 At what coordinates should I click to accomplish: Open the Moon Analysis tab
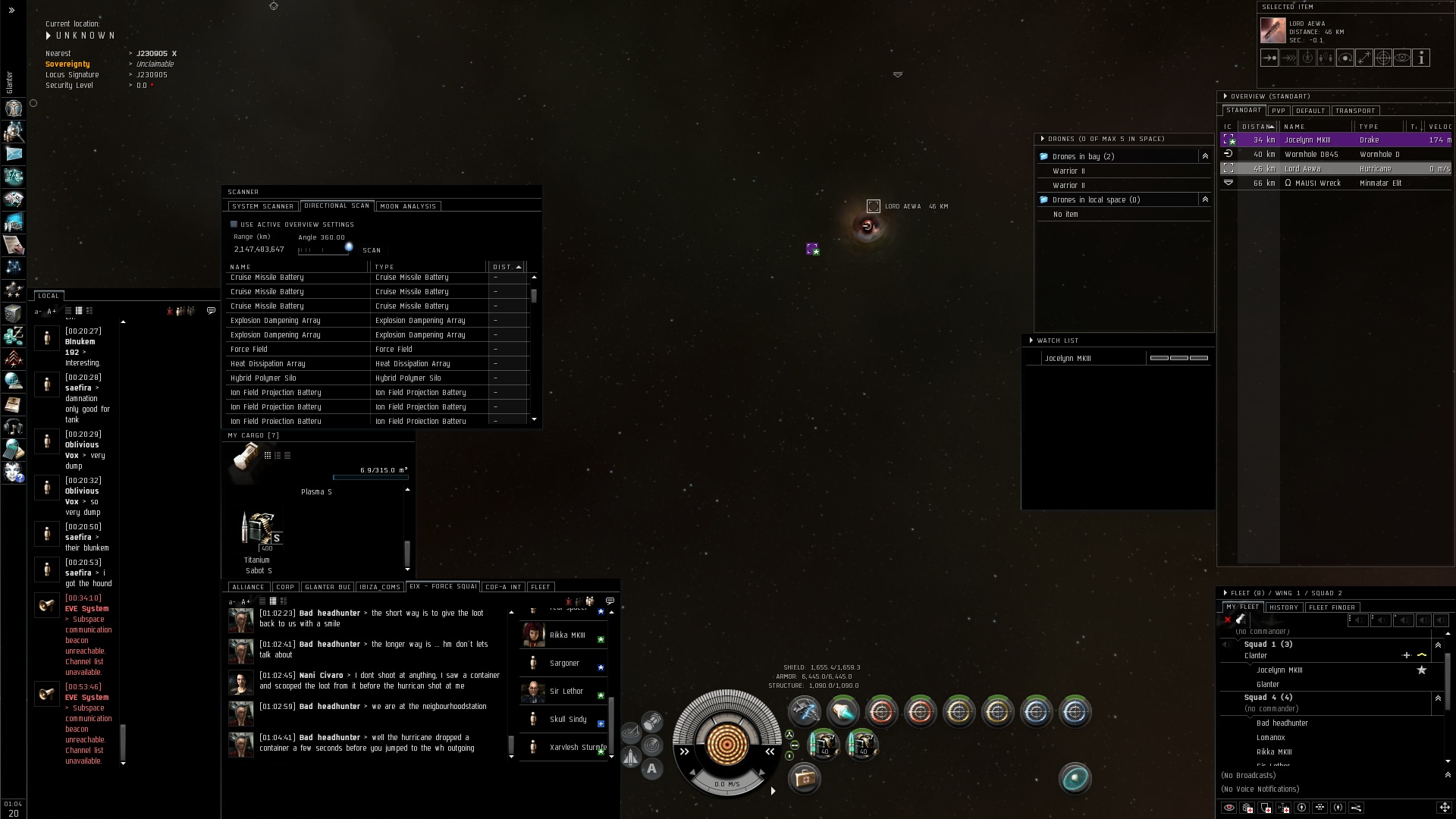[x=408, y=206]
